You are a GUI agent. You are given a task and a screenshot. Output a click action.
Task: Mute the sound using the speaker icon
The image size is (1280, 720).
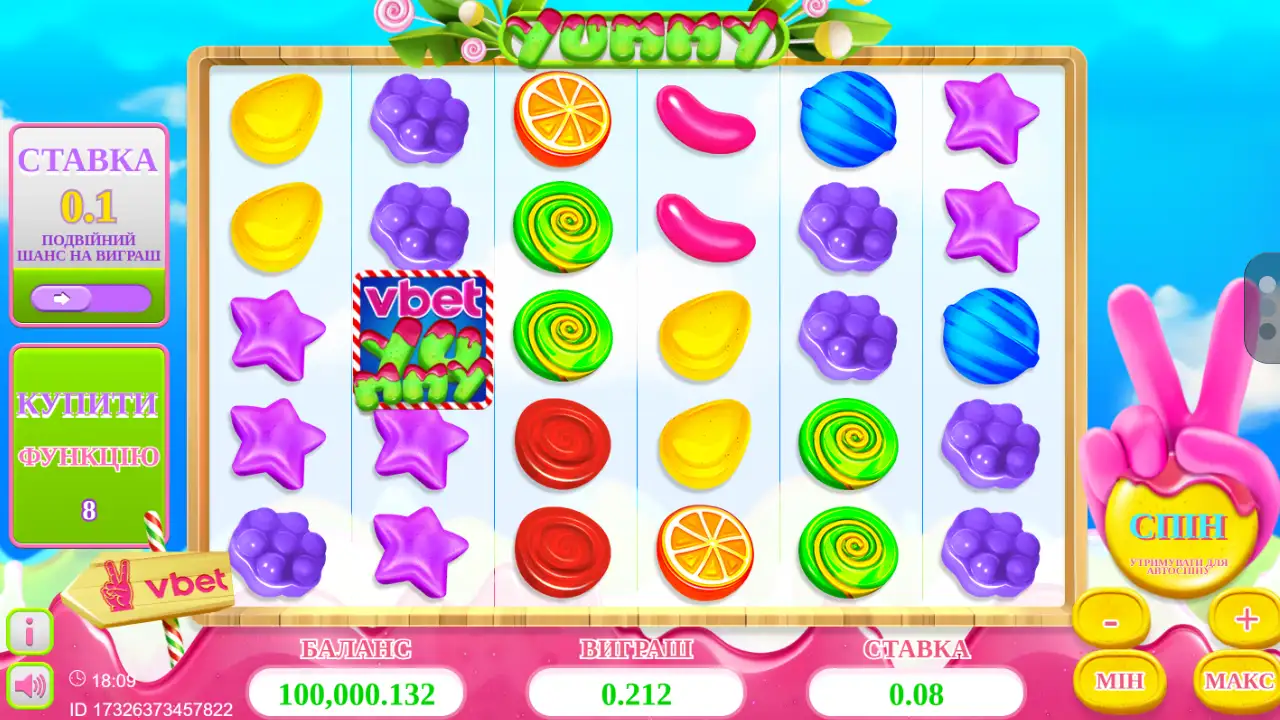pyautogui.click(x=30, y=685)
